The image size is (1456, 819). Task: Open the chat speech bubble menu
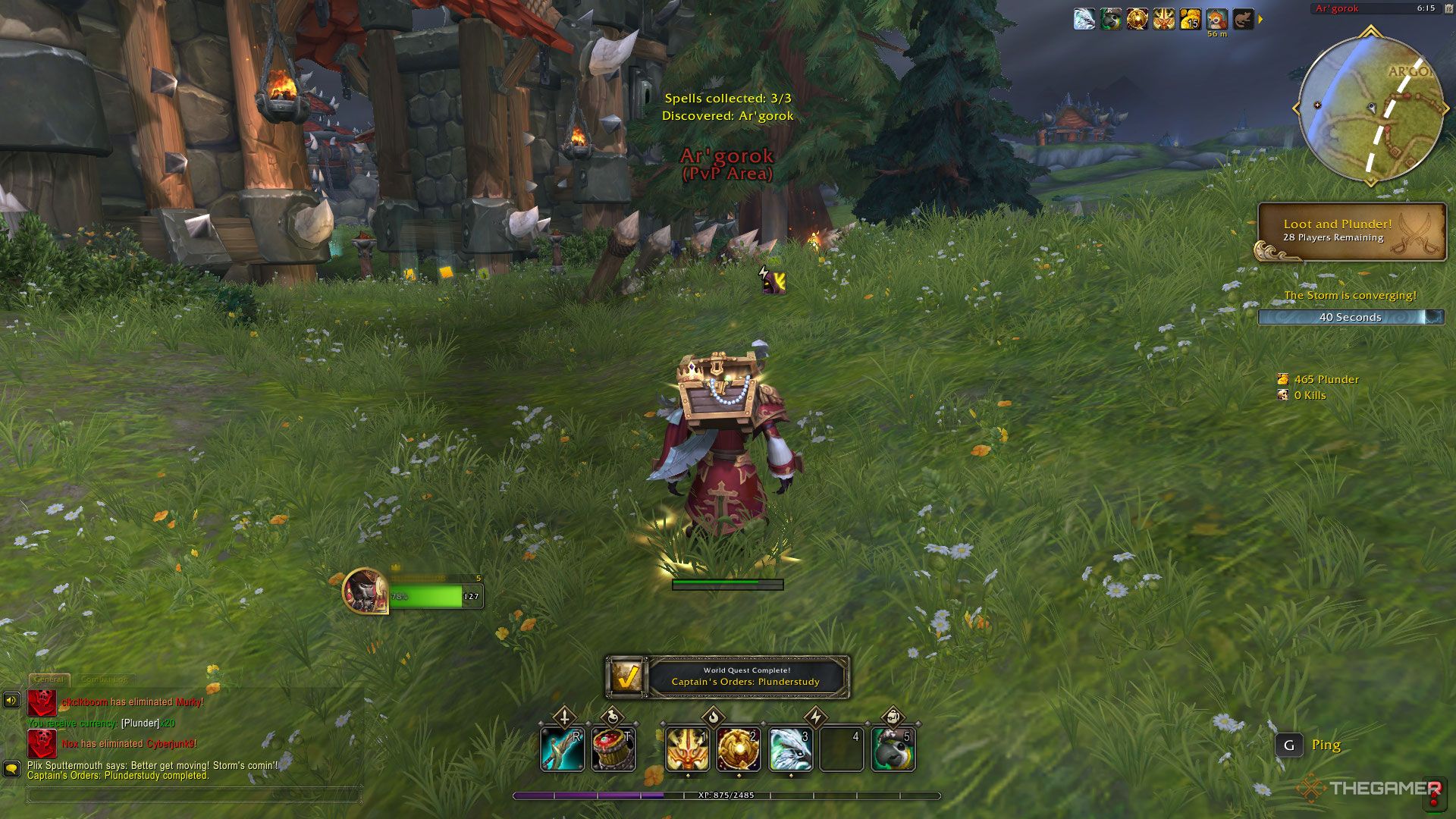click(x=11, y=768)
